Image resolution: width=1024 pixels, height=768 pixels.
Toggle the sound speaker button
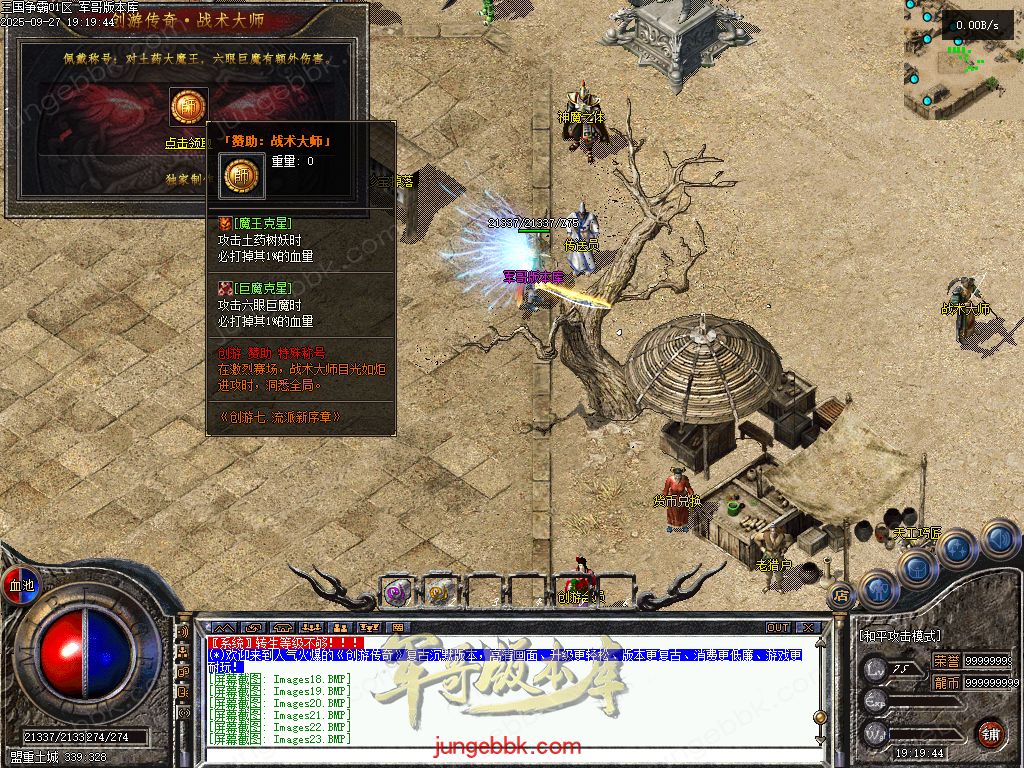point(999,539)
